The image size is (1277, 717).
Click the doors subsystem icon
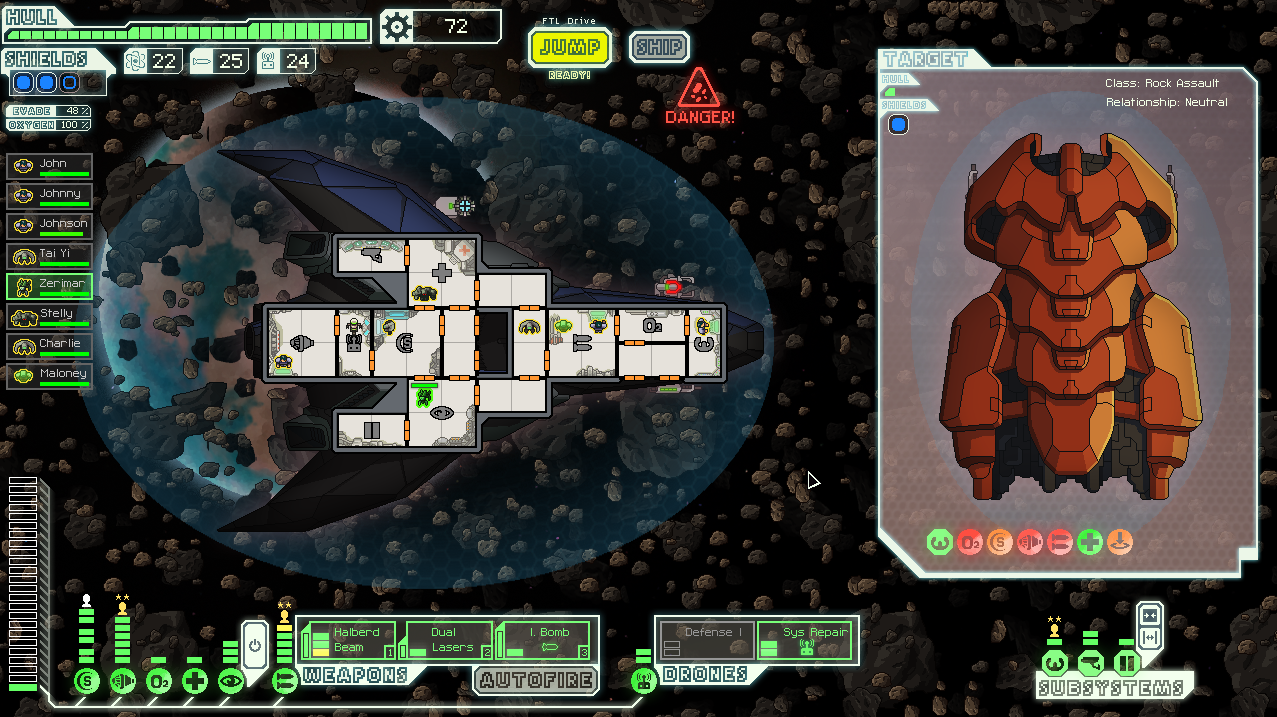point(1126,663)
